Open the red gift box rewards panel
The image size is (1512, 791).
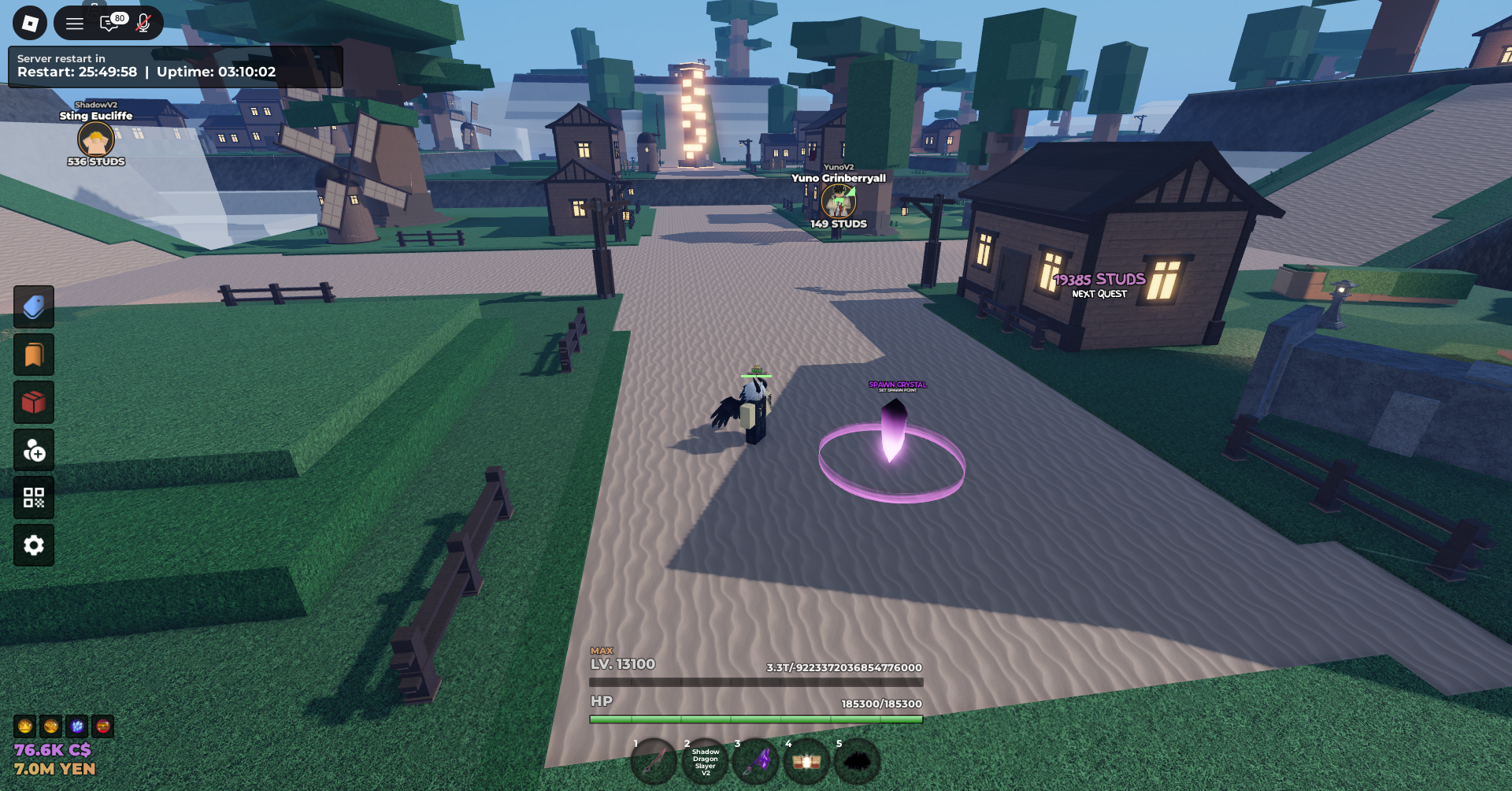[x=33, y=403]
